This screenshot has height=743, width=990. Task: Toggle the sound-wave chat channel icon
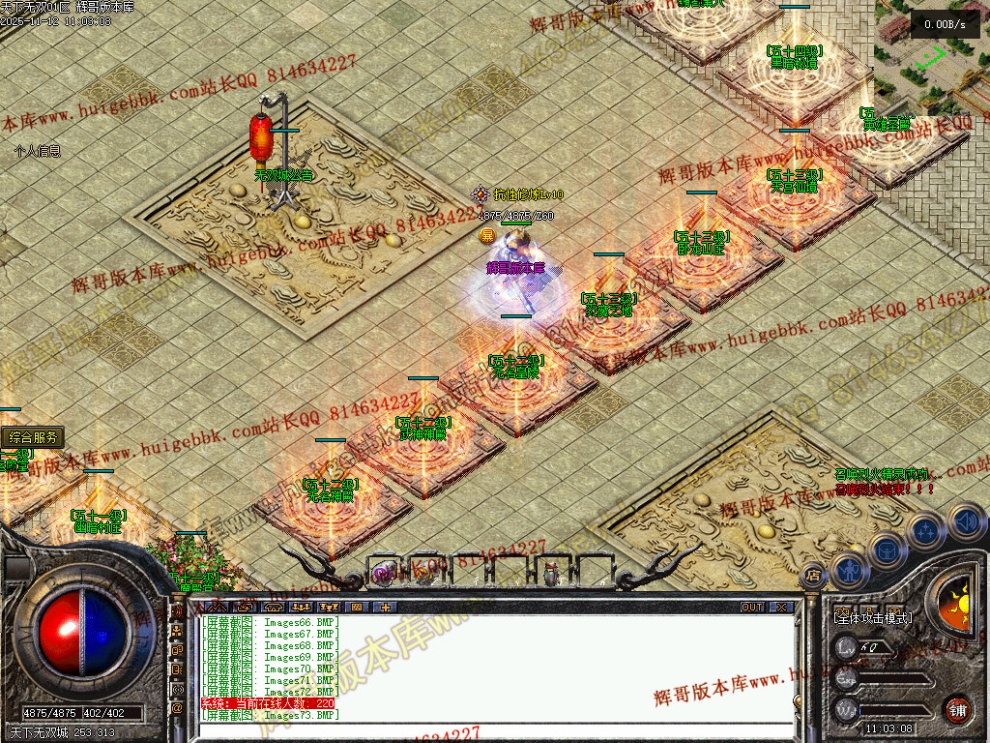[177, 690]
